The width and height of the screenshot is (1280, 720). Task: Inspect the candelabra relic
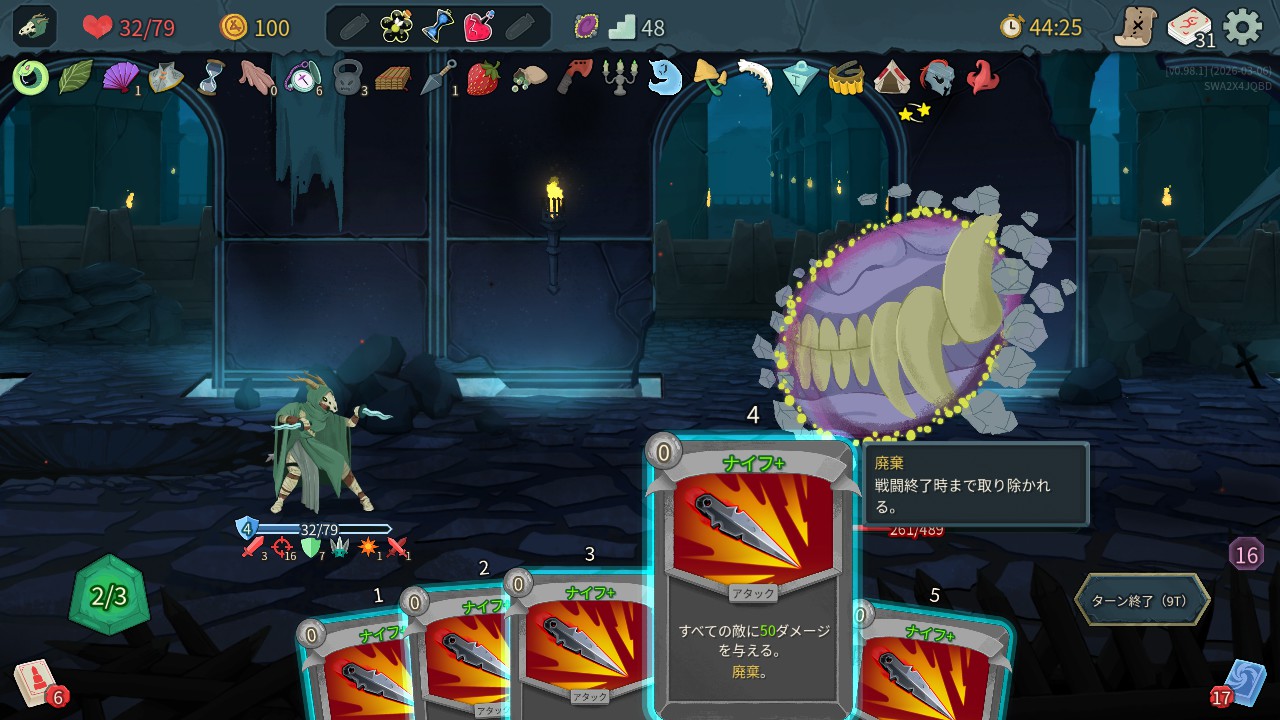coord(619,77)
